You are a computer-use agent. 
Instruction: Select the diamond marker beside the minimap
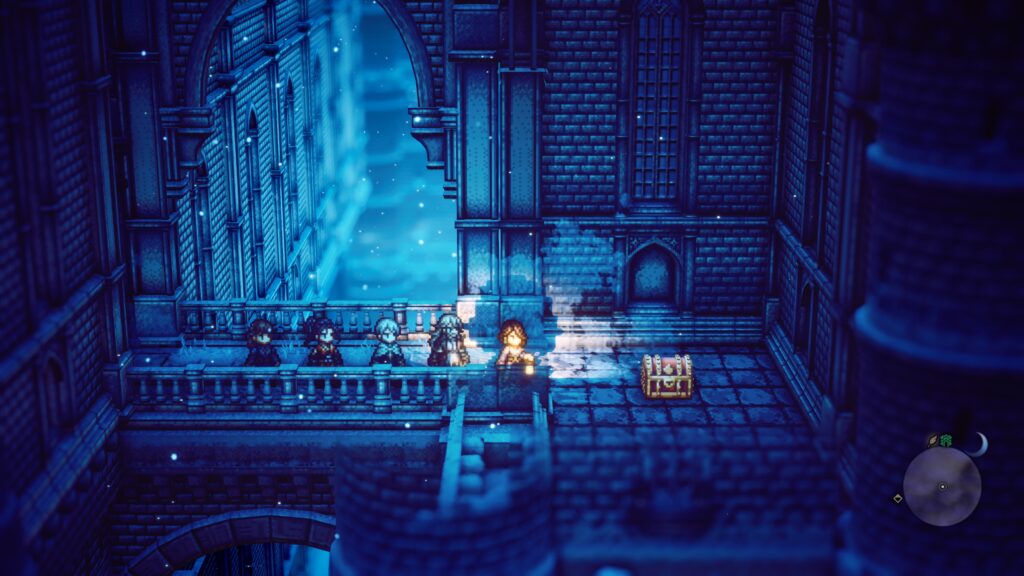click(x=897, y=498)
